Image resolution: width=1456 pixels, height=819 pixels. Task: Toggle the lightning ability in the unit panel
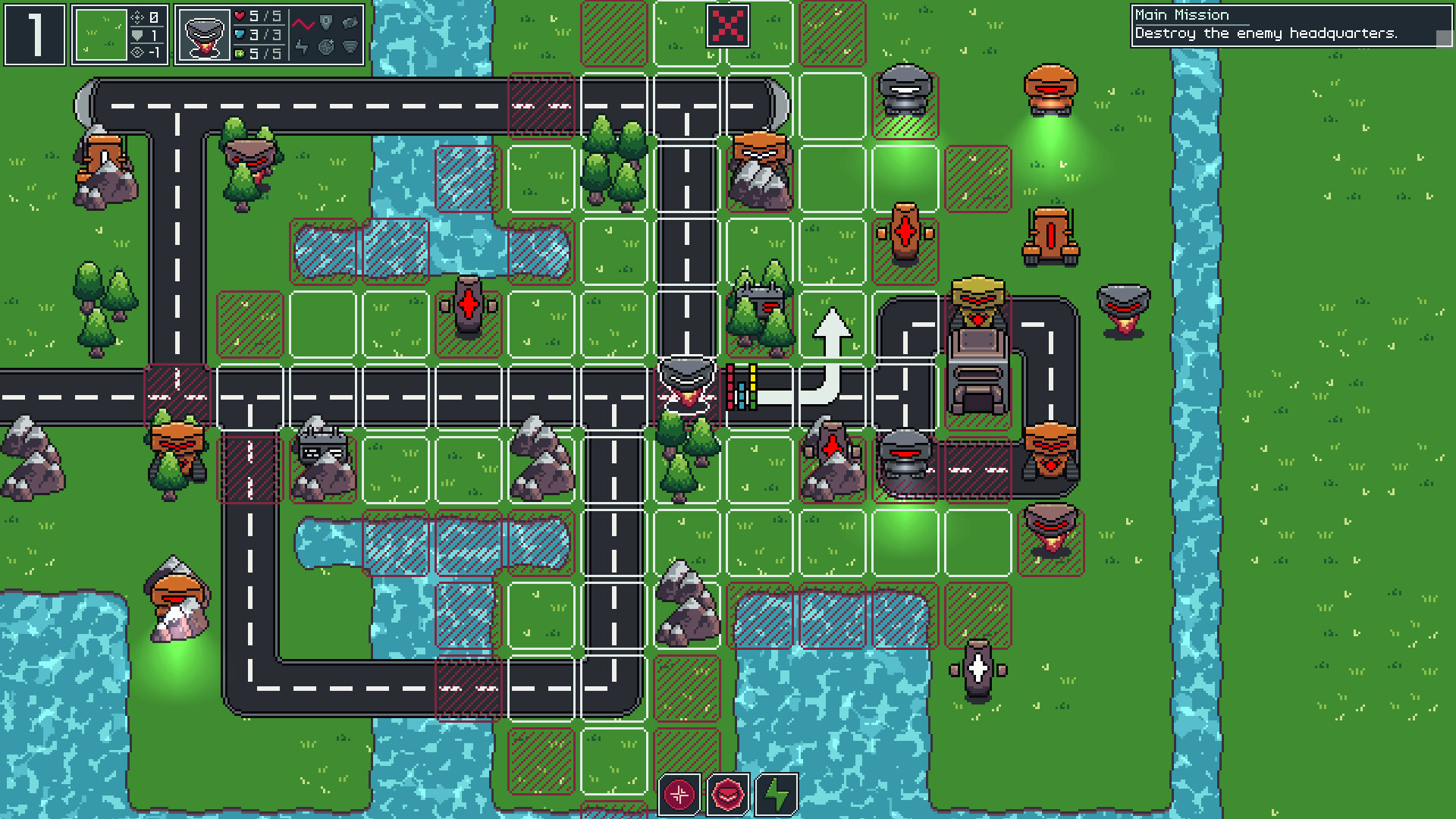click(x=303, y=46)
